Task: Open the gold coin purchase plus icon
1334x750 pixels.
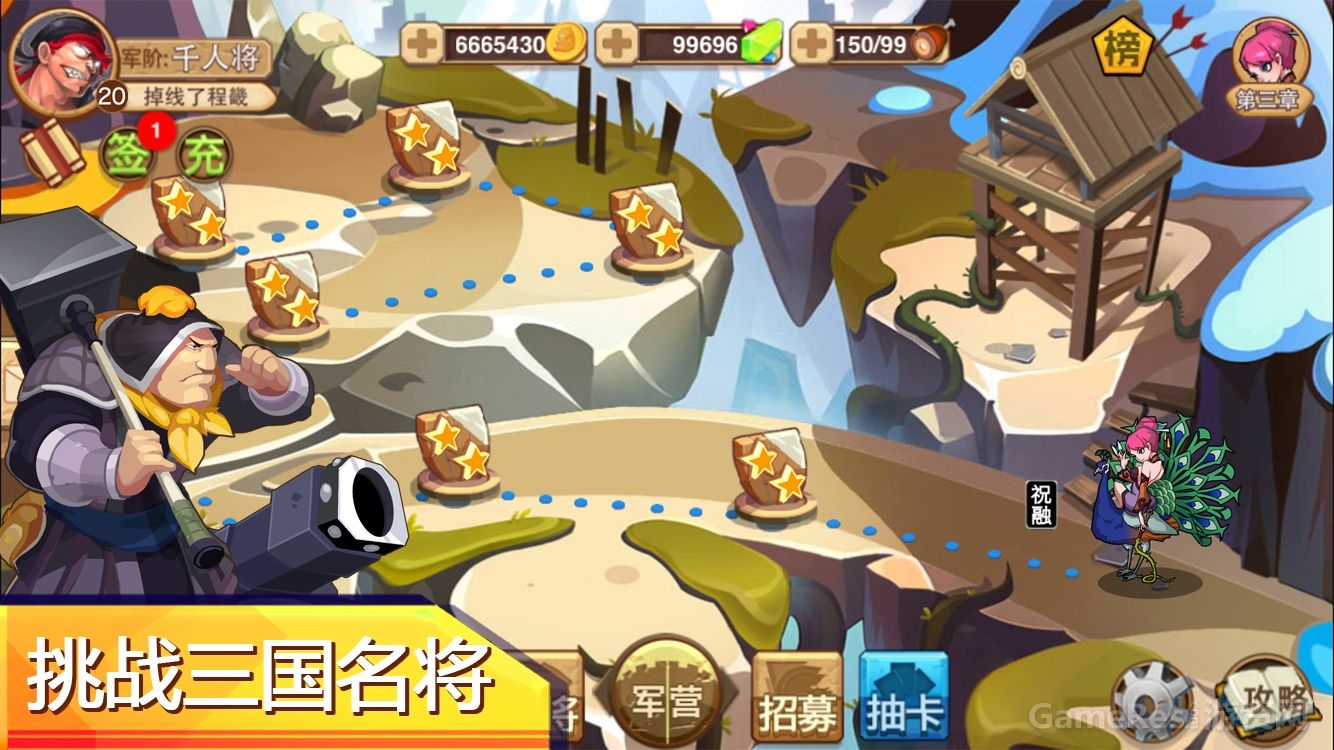Action: click(x=423, y=42)
